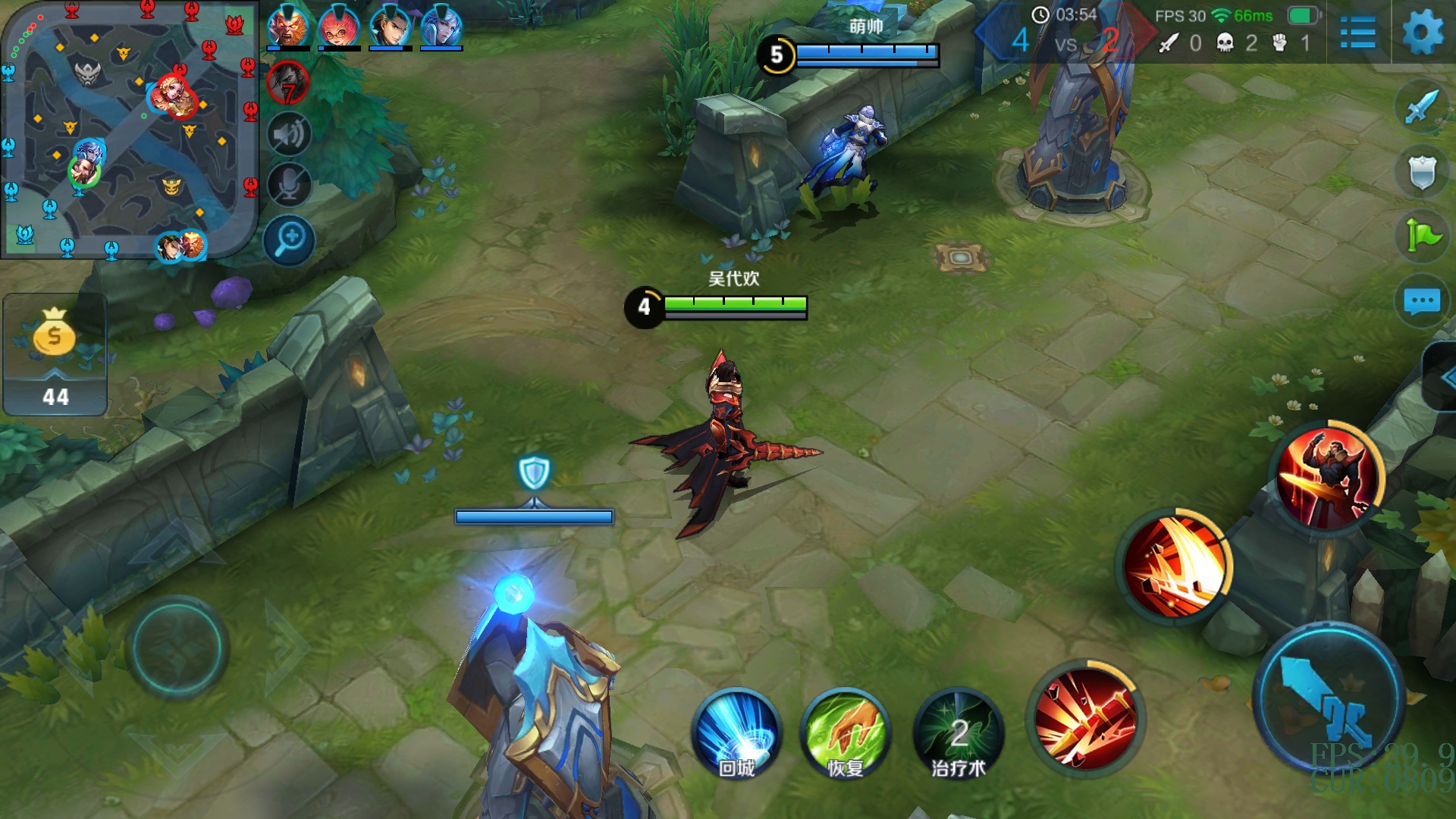Touch the virtual movement joystick

177,648
